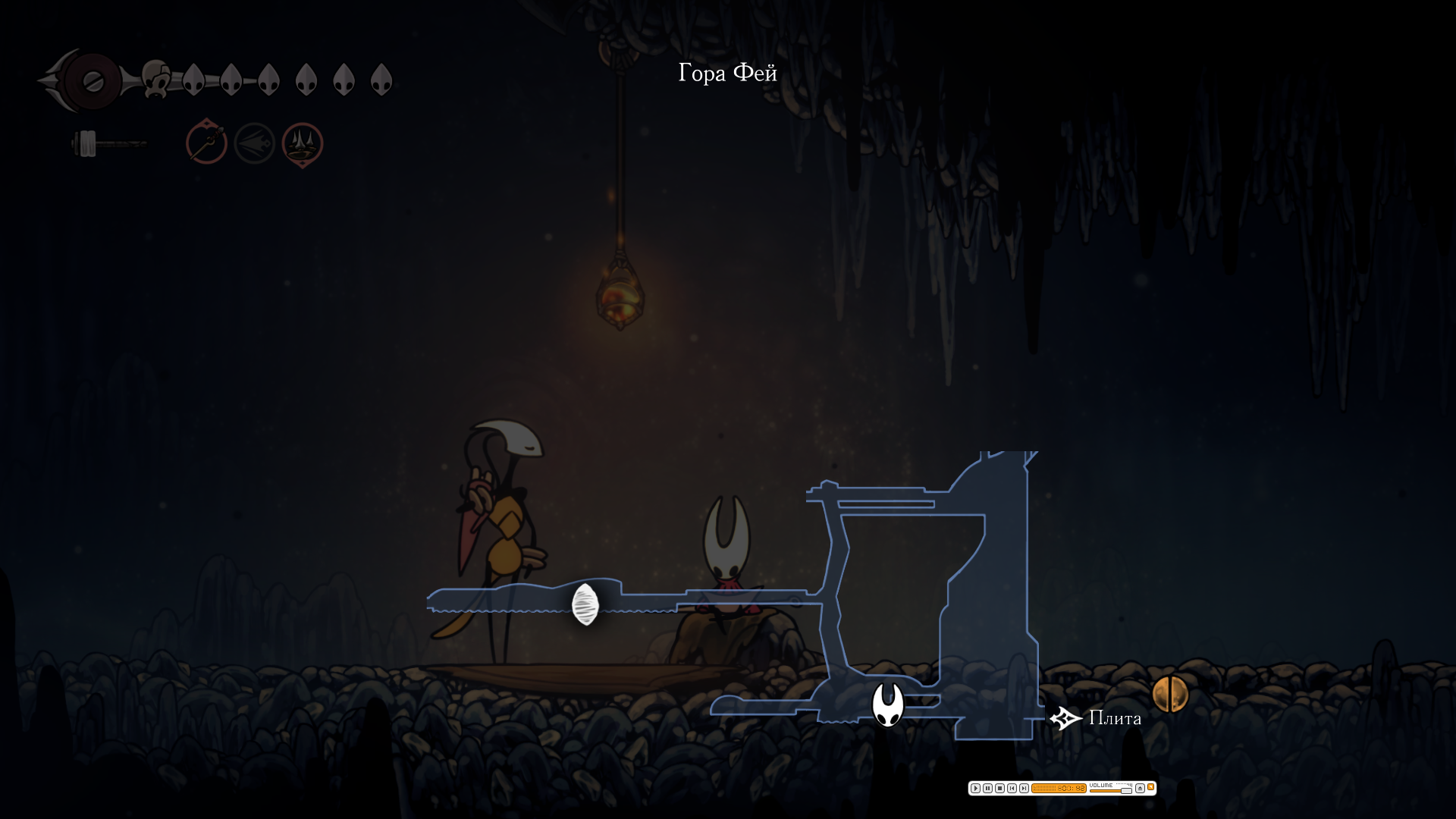
Task: Adjust the media player volume slider
Action: (1126, 791)
